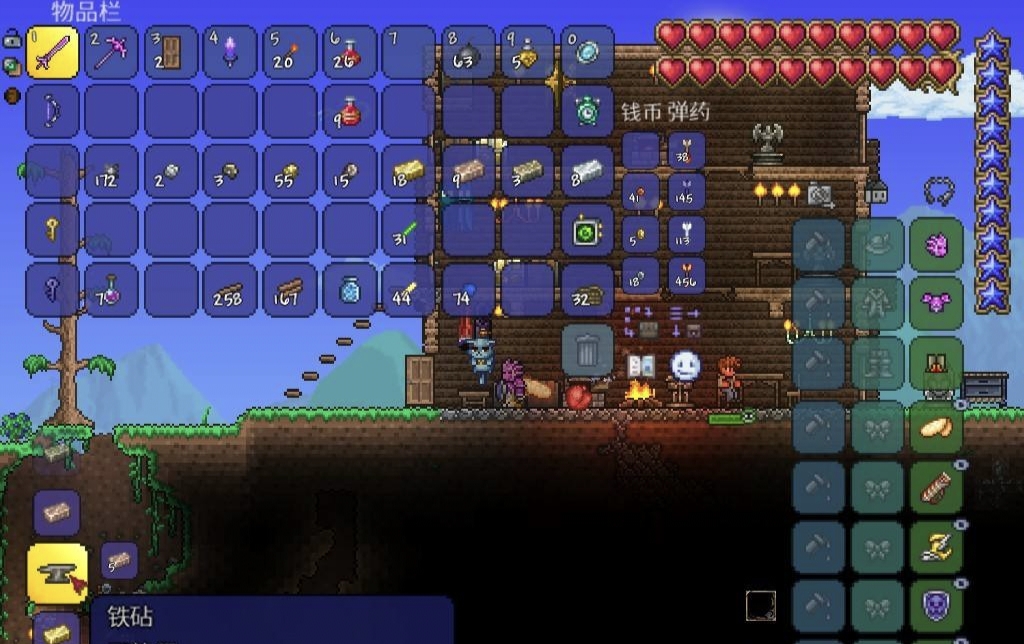Image resolution: width=1024 pixels, height=644 pixels.
Task: Craft the Iron Anvil recipe
Action: [x=56, y=573]
